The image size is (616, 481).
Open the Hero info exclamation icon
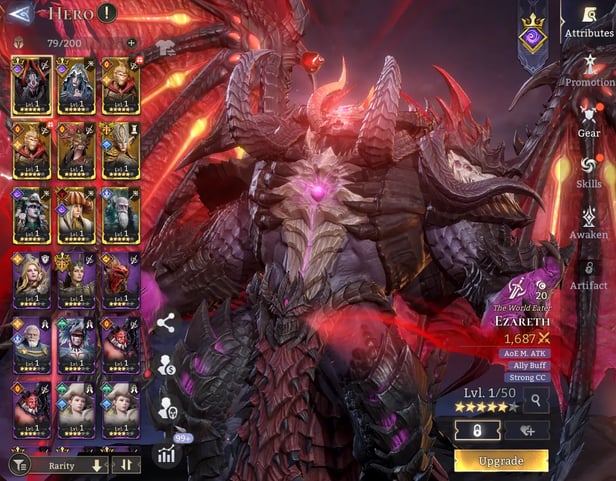pos(107,14)
